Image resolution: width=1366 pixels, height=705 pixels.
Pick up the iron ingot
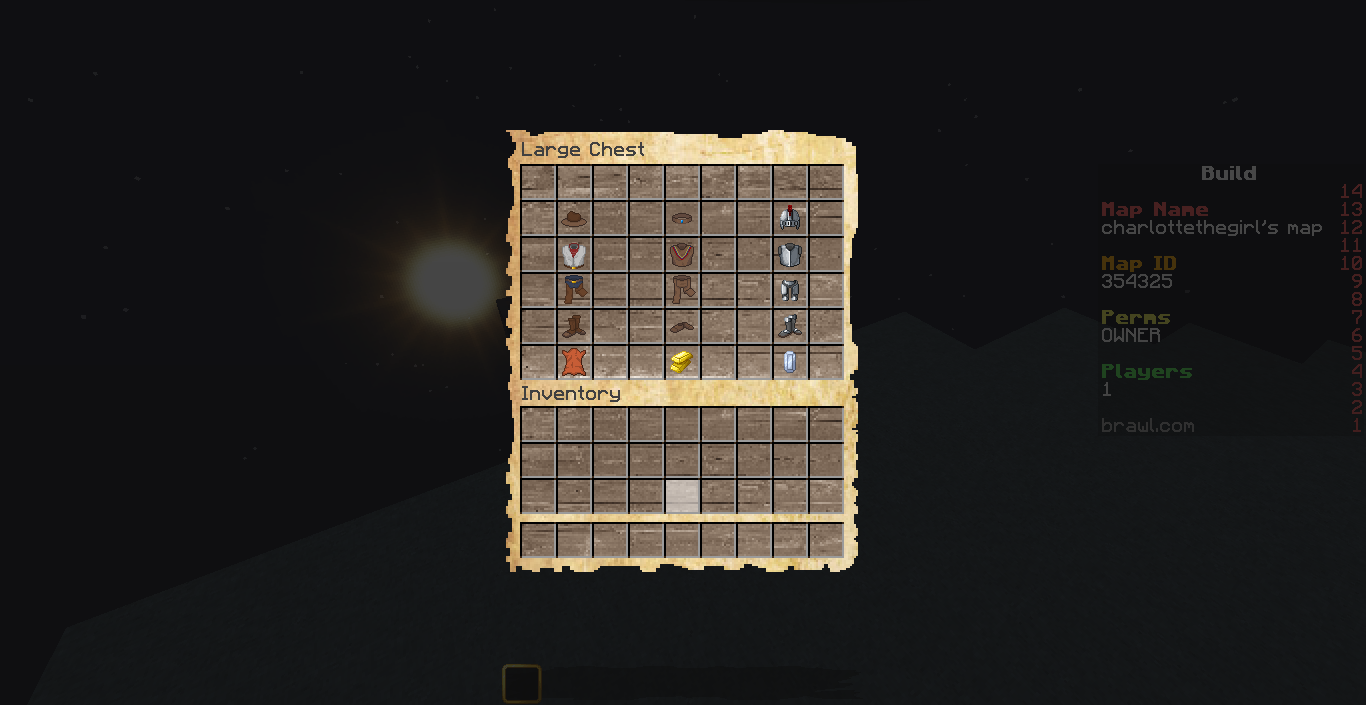coord(790,361)
